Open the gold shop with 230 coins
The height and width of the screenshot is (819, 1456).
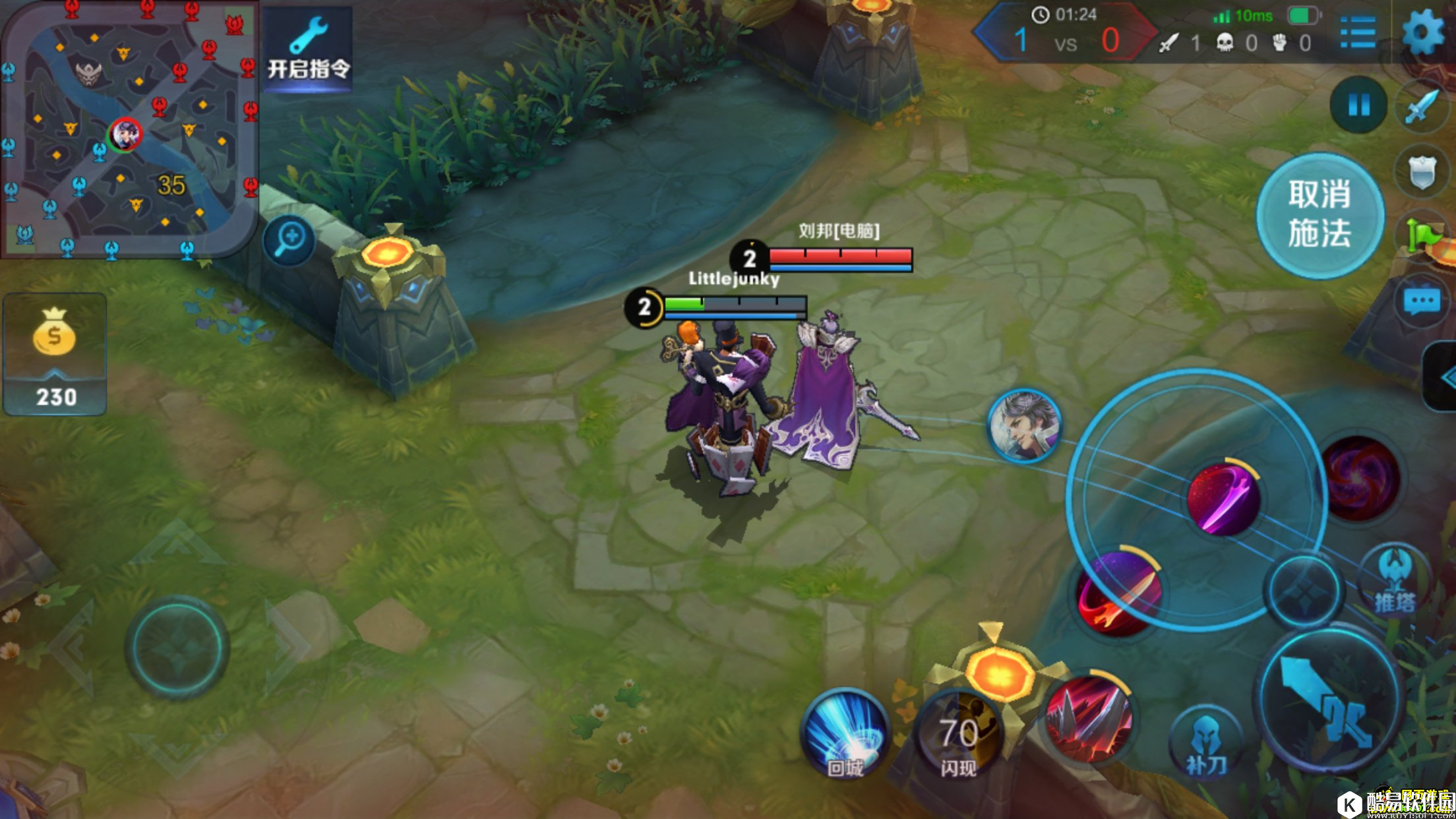[55, 355]
